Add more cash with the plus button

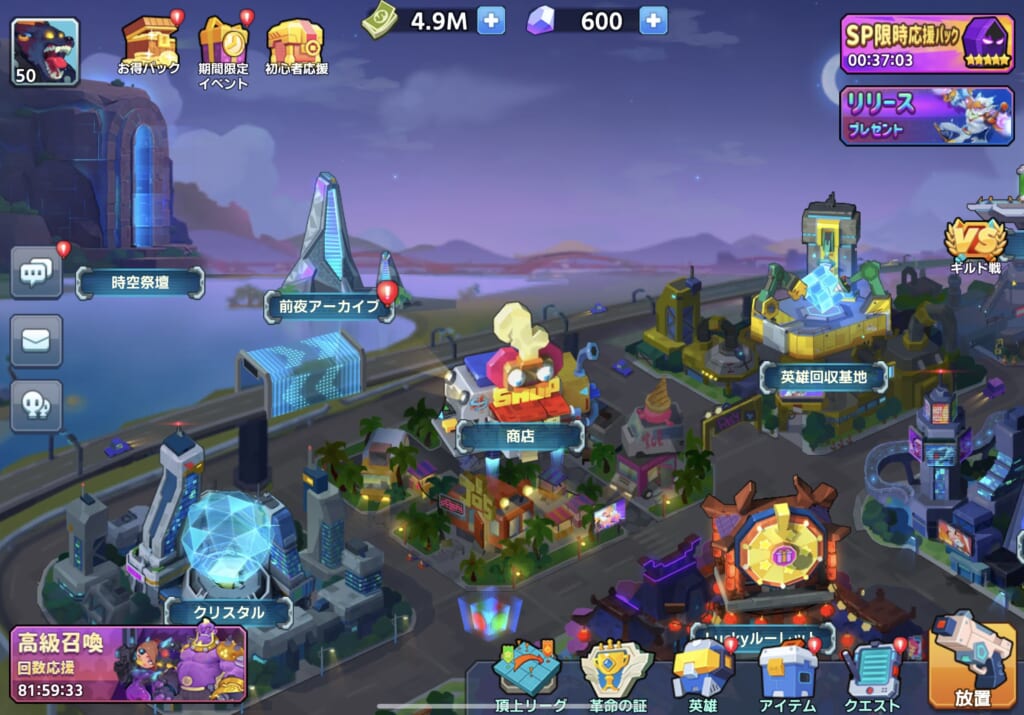(x=491, y=20)
